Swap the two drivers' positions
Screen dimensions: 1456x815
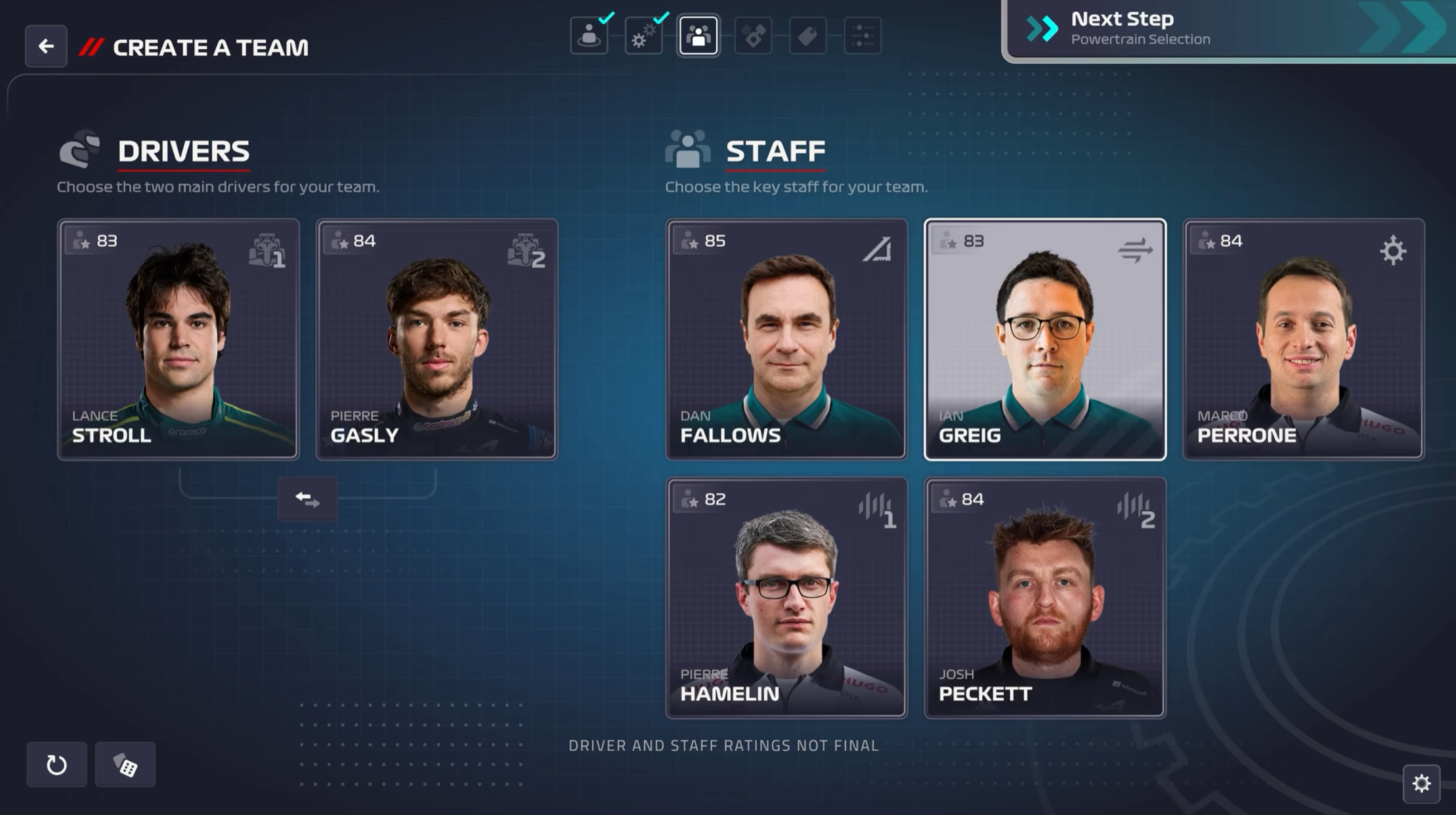coord(307,499)
